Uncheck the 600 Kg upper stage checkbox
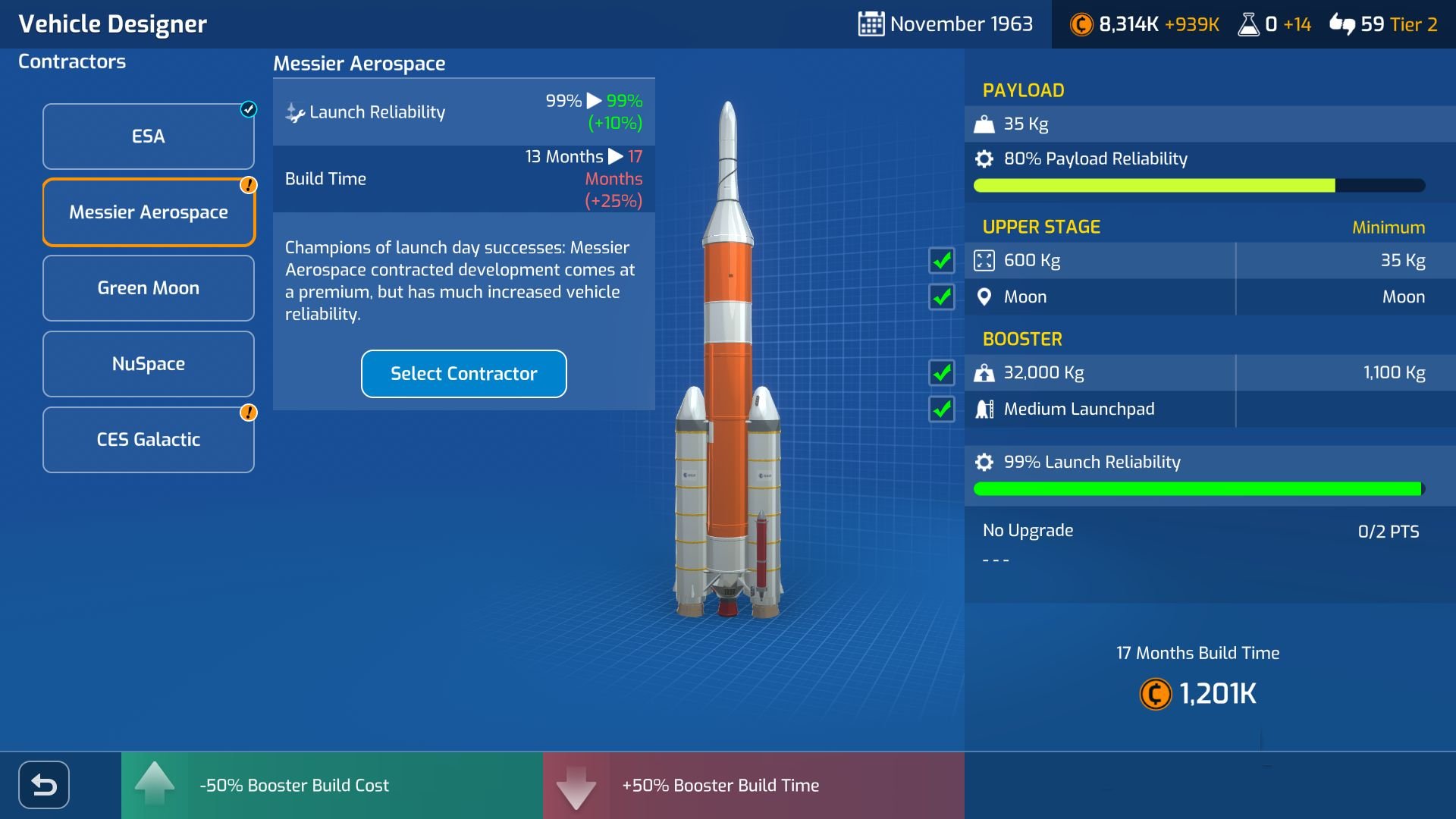The height and width of the screenshot is (819, 1456). (941, 260)
